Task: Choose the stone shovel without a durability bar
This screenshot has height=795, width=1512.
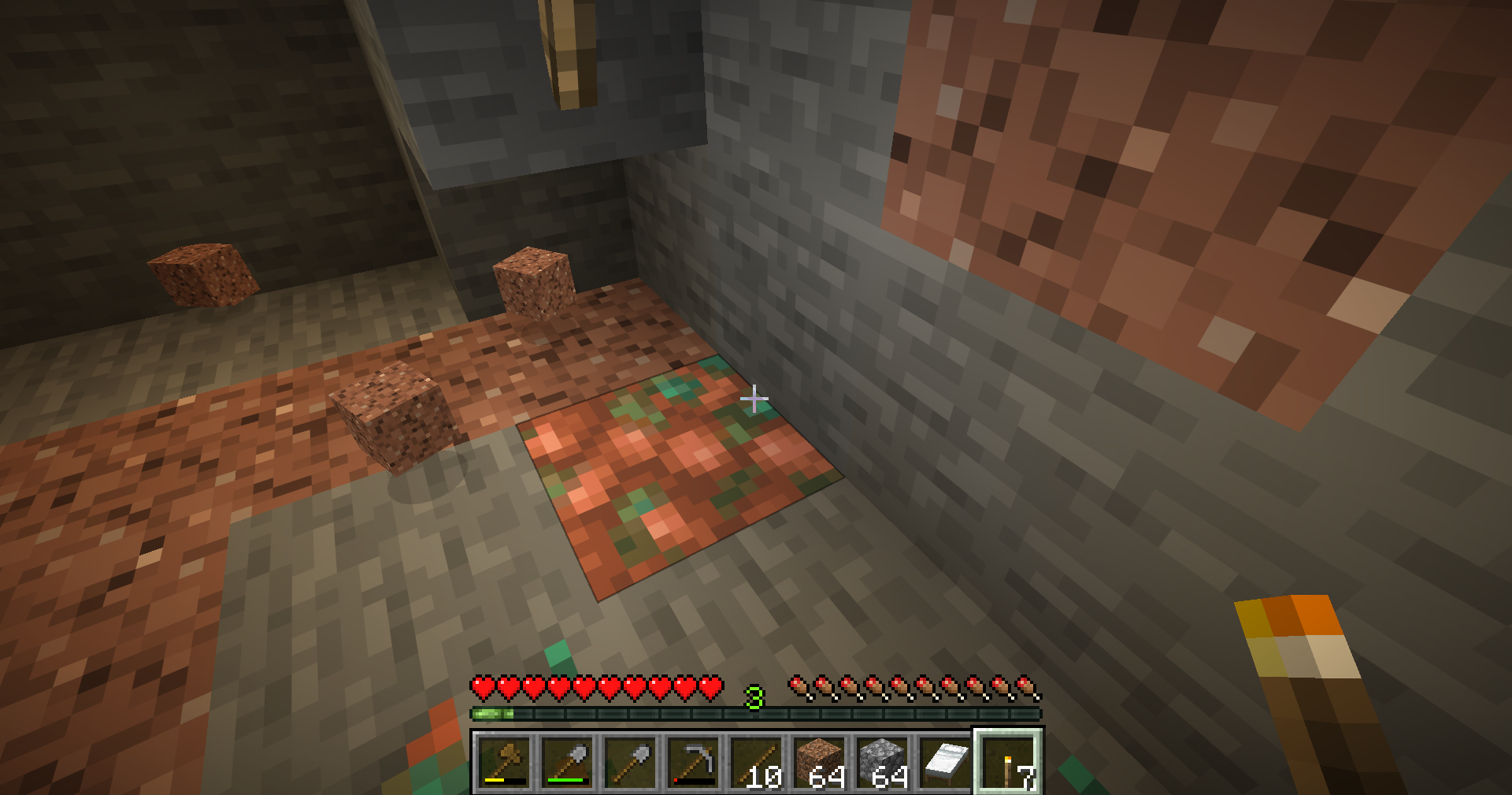Action: click(630, 762)
